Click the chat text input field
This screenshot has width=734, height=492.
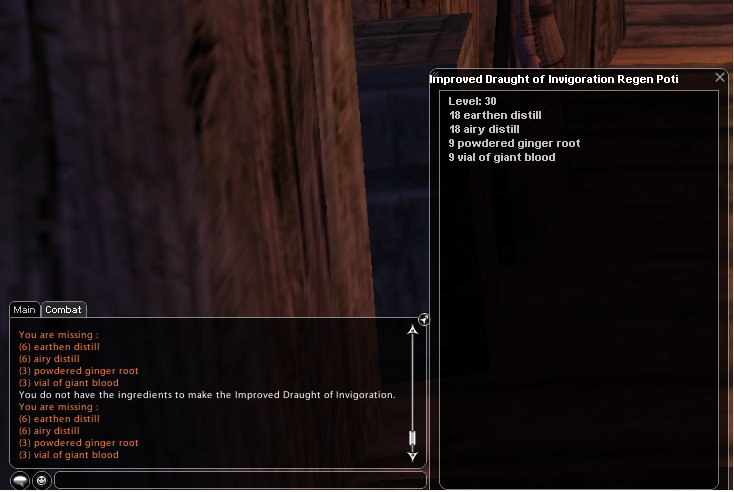pyautogui.click(x=240, y=480)
